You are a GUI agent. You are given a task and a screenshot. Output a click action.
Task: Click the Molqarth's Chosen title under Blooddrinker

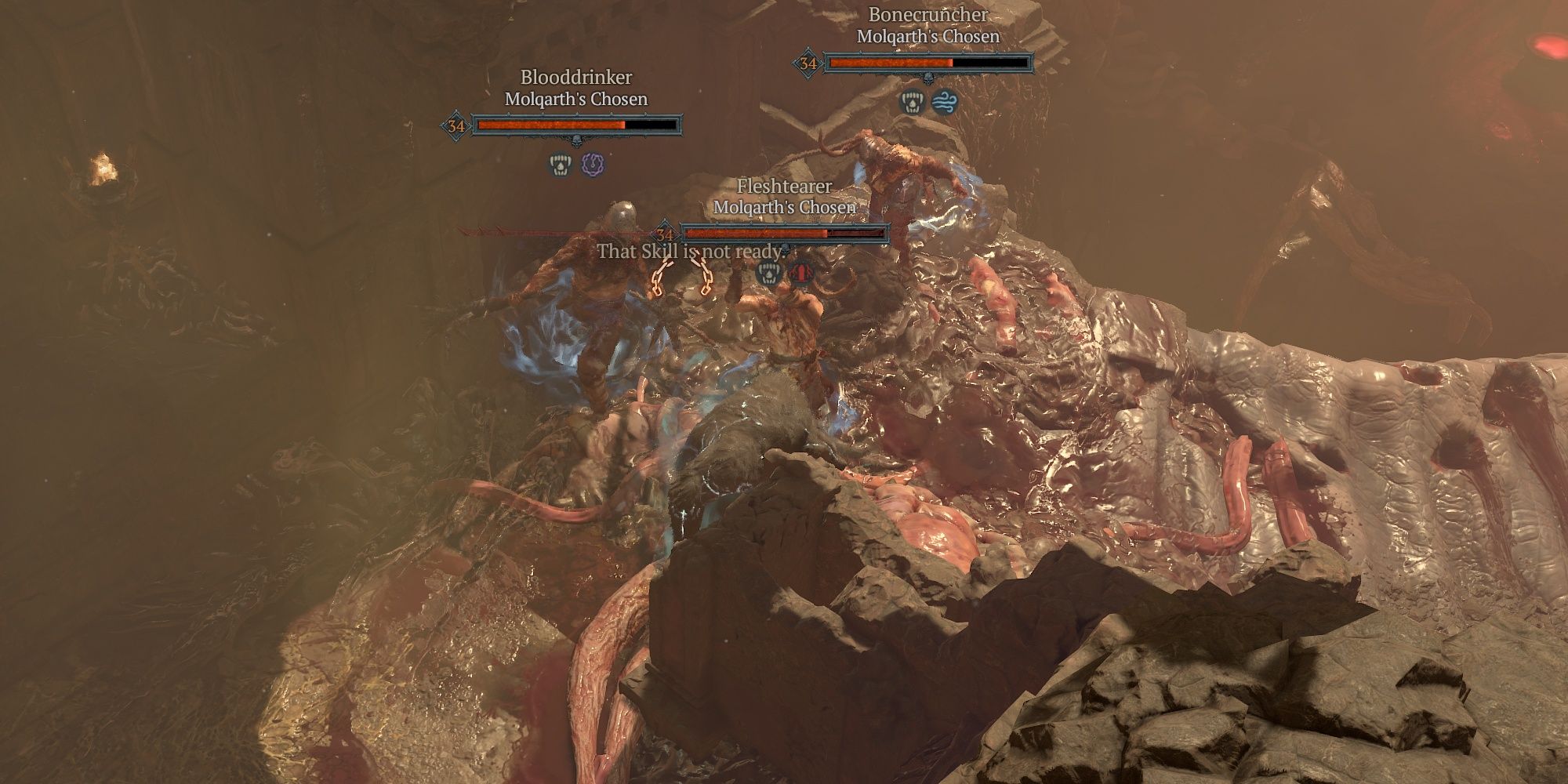(575, 99)
